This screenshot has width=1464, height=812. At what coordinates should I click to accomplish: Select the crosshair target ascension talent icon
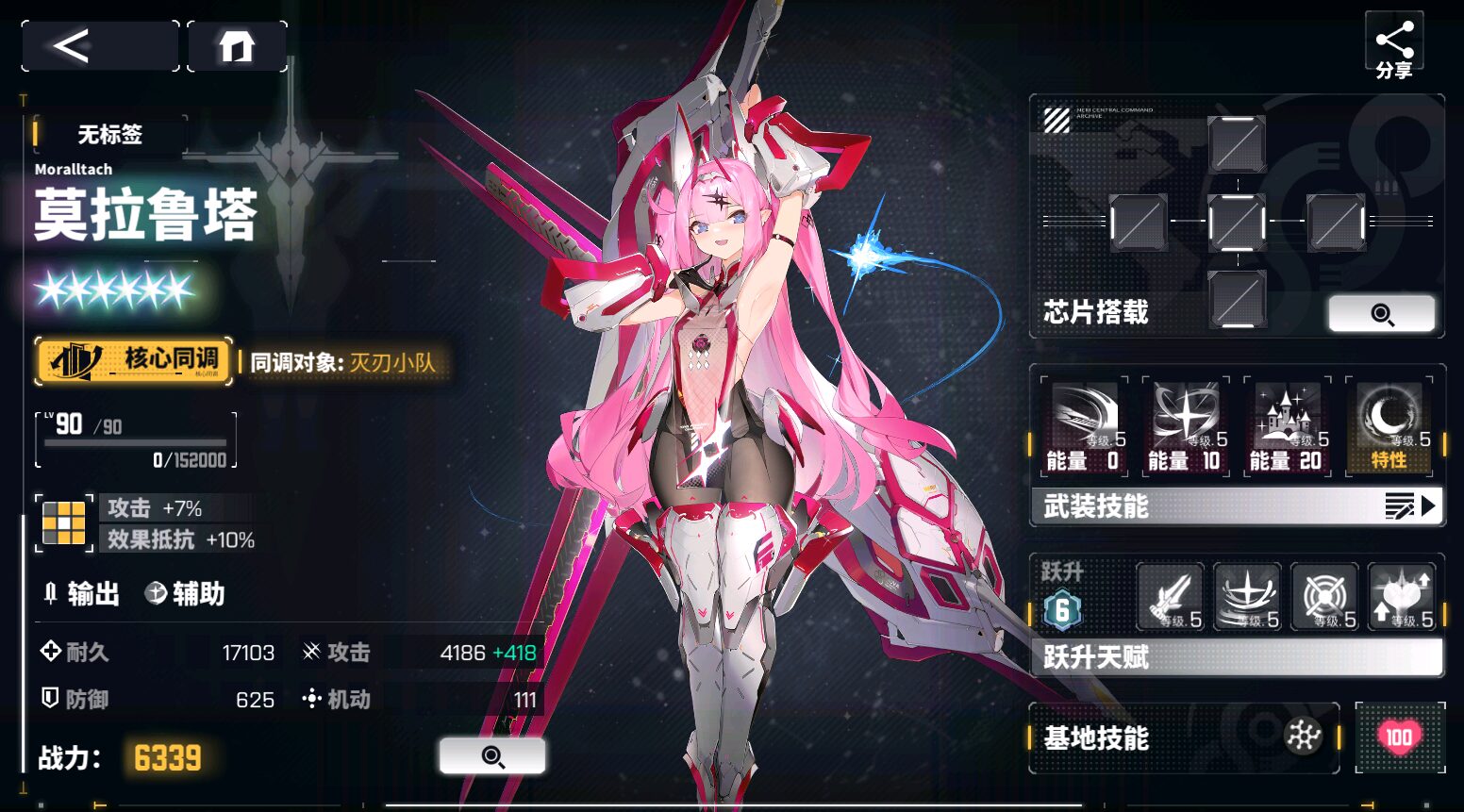(1324, 597)
